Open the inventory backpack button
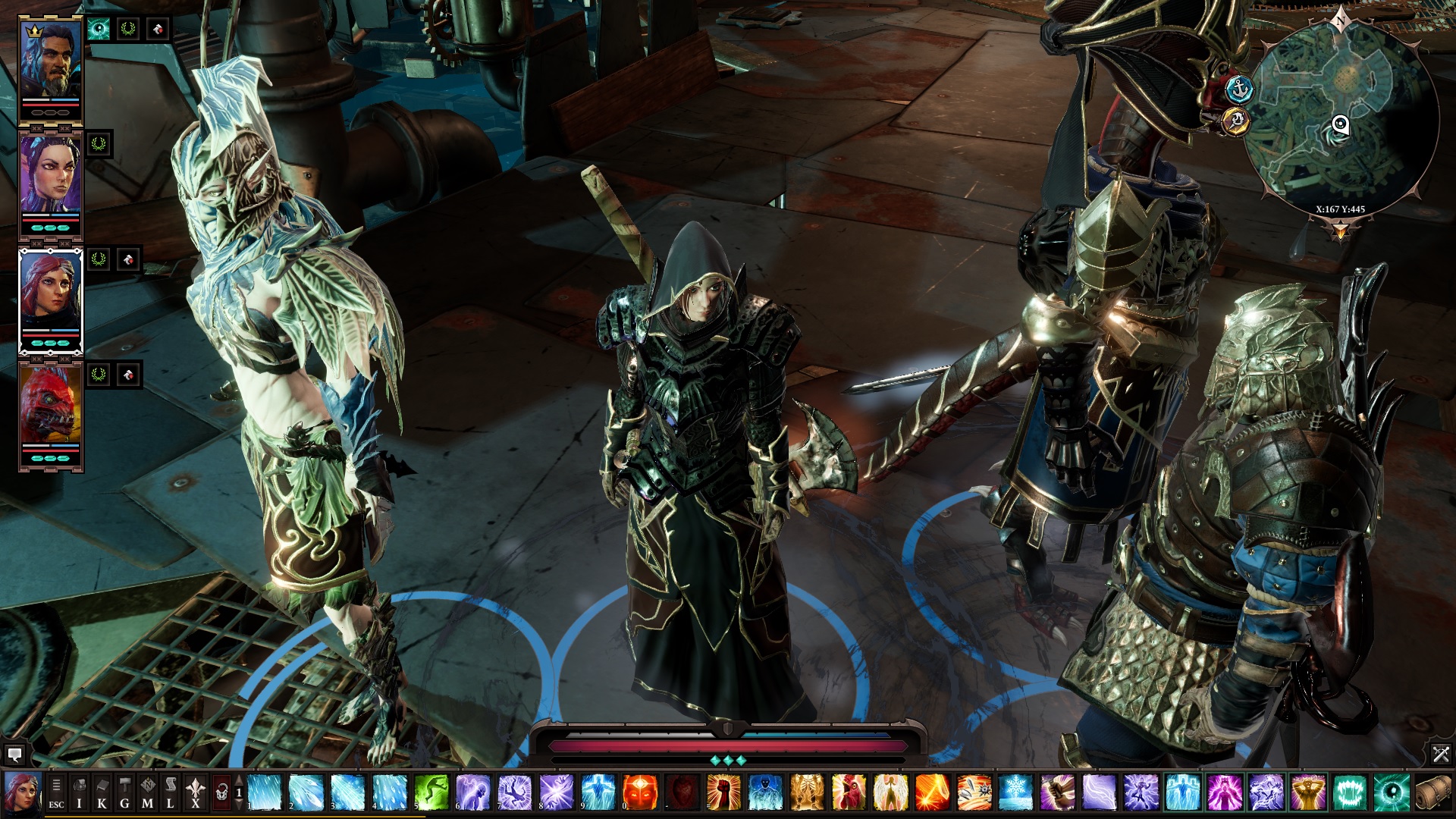Viewport: 1456px width, 819px height. (79, 793)
